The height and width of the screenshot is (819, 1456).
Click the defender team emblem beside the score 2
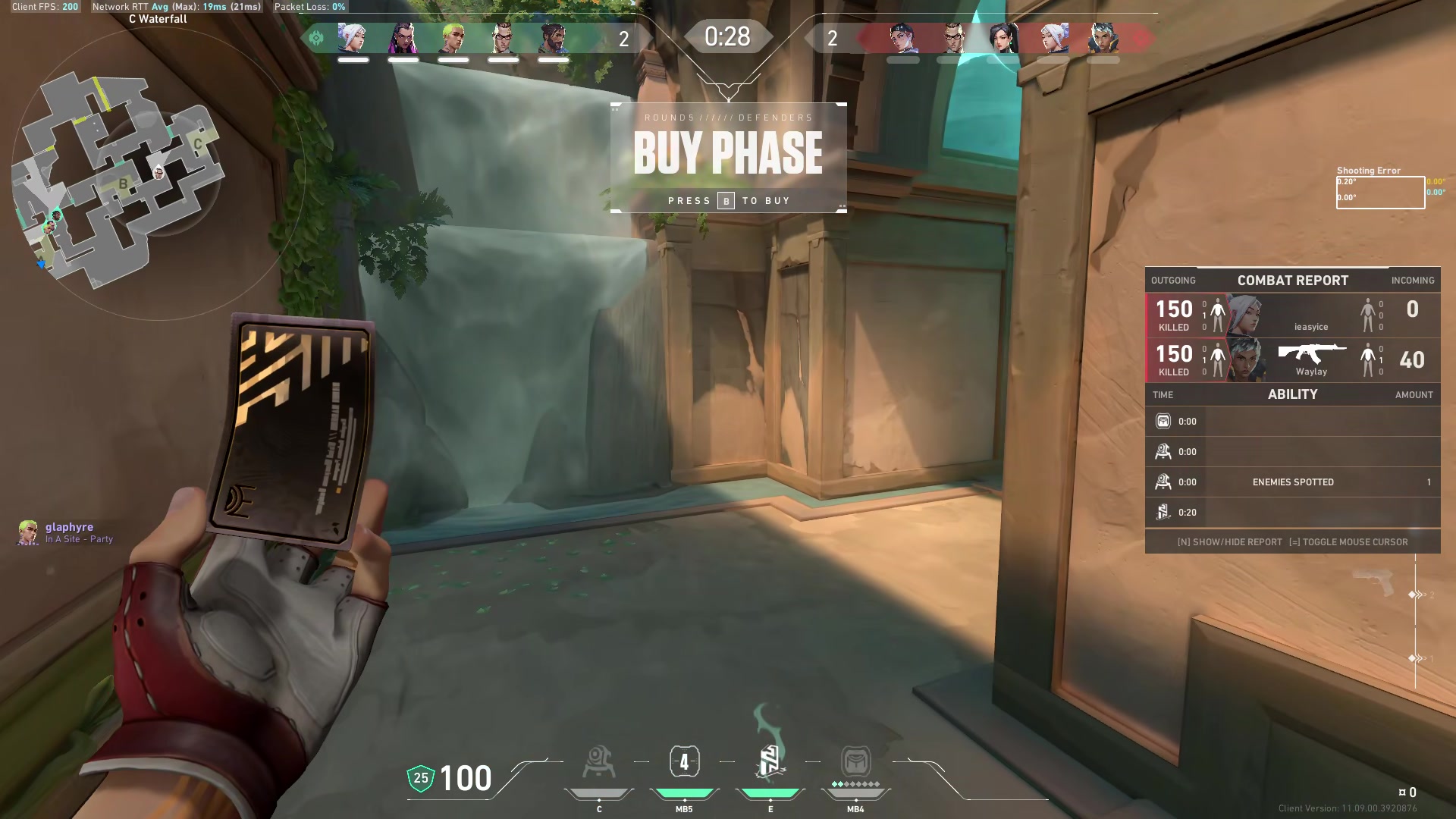(x=317, y=36)
